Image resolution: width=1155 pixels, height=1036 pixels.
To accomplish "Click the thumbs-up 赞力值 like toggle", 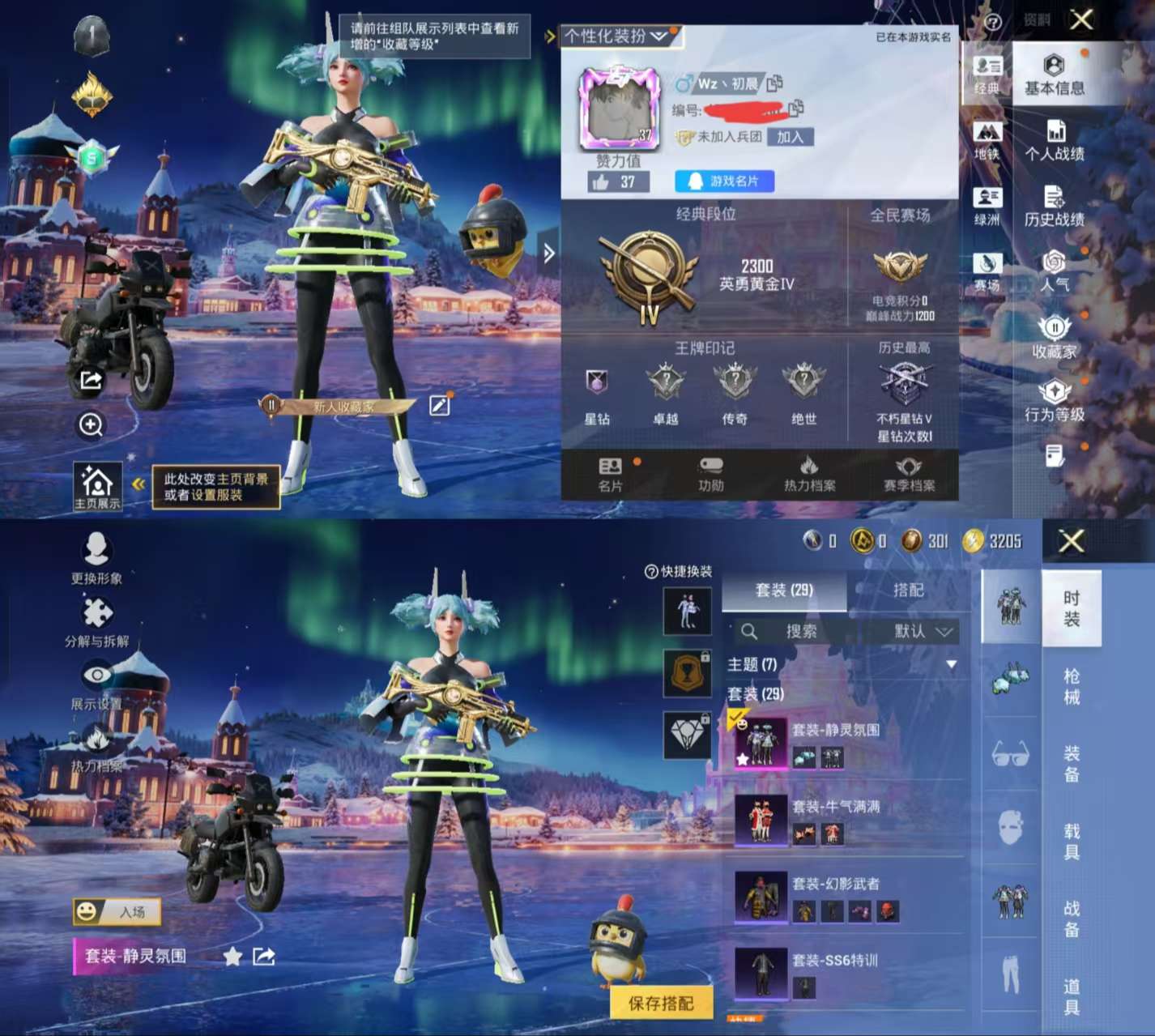I will tap(602, 181).
